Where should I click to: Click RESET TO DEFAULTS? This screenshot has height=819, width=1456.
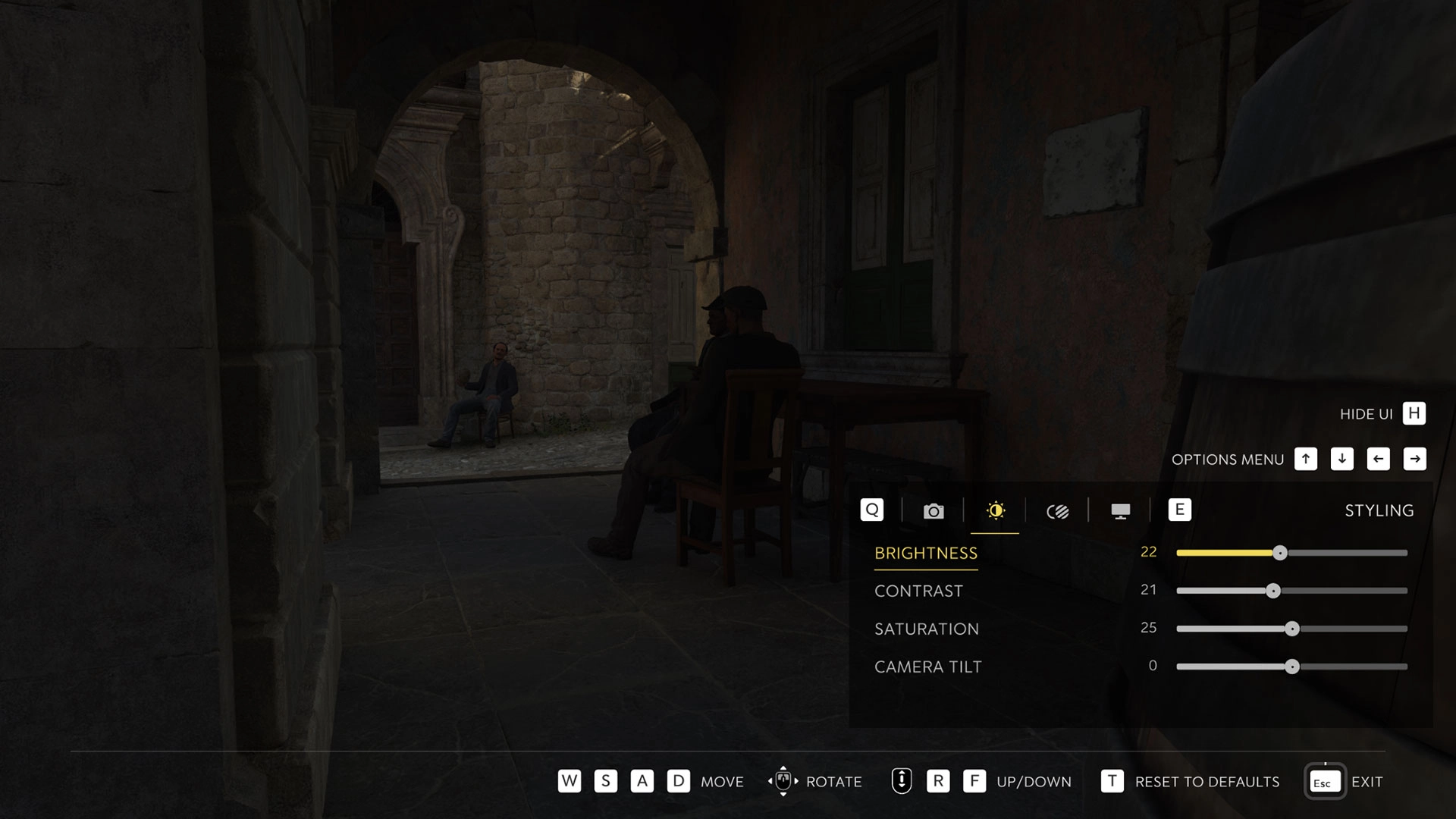[x=1206, y=781]
